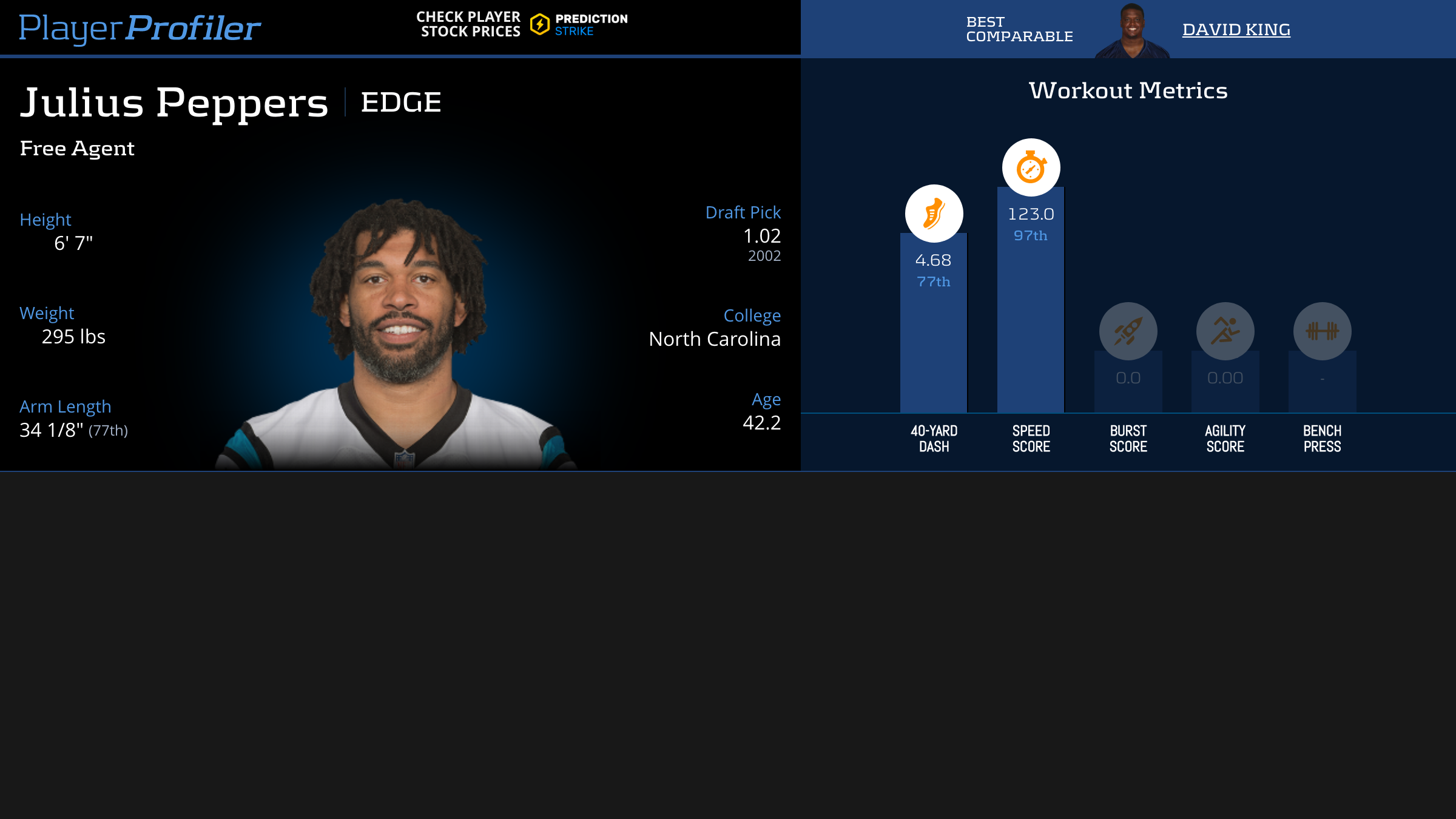Image resolution: width=1456 pixels, height=819 pixels.
Task: Click the Bench Press barbell icon
Action: click(x=1322, y=331)
